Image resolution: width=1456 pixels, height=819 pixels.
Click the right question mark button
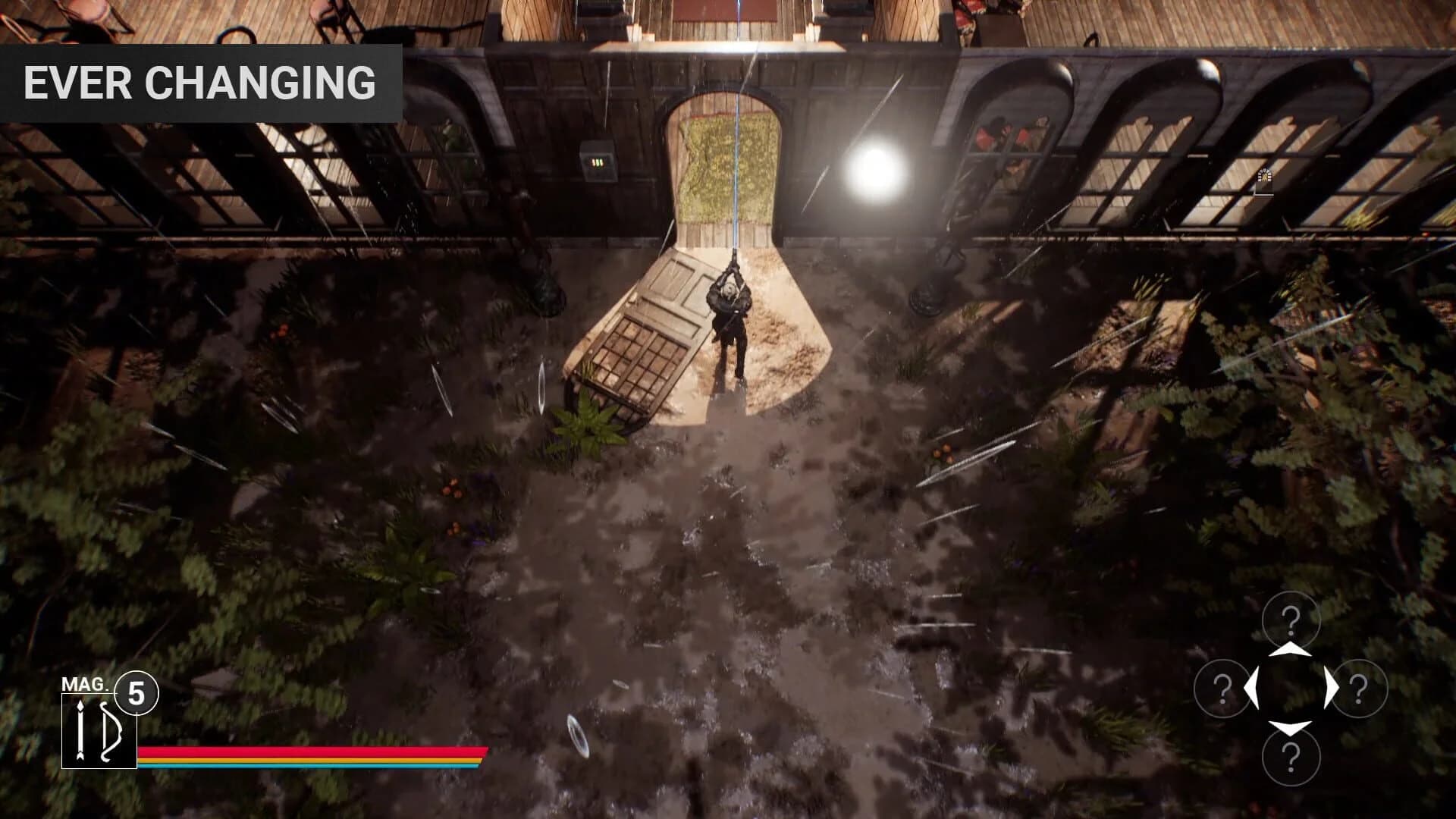coord(1360,689)
